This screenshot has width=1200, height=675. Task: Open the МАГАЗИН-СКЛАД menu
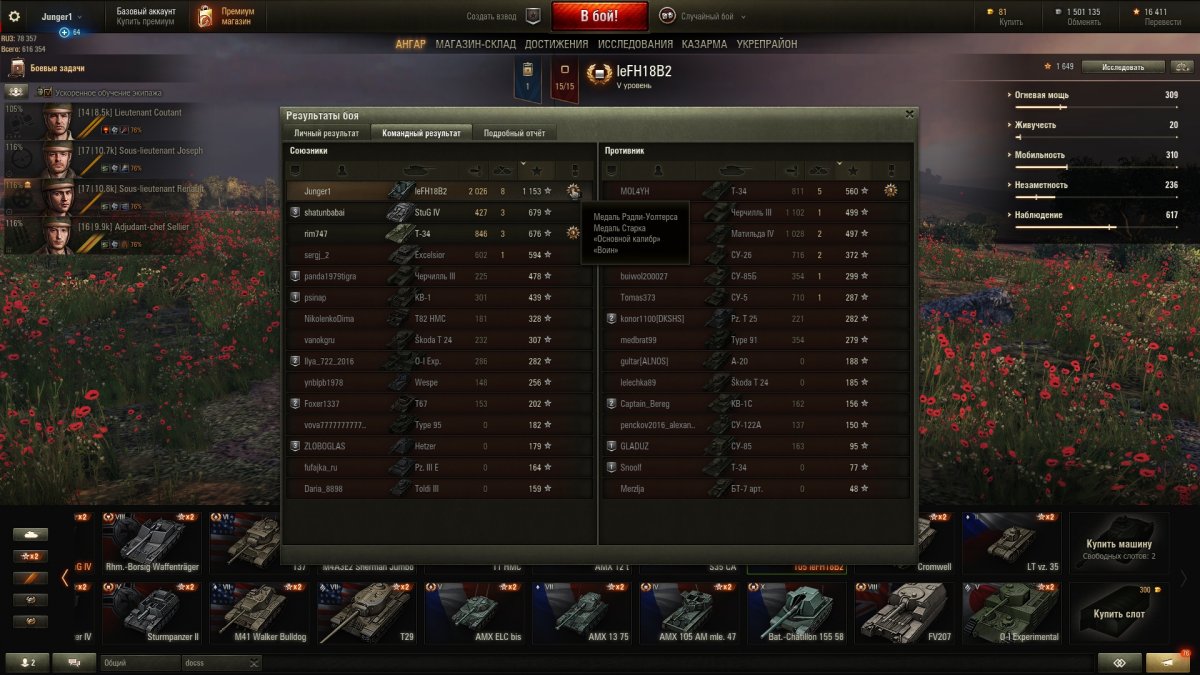click(477, 44)
